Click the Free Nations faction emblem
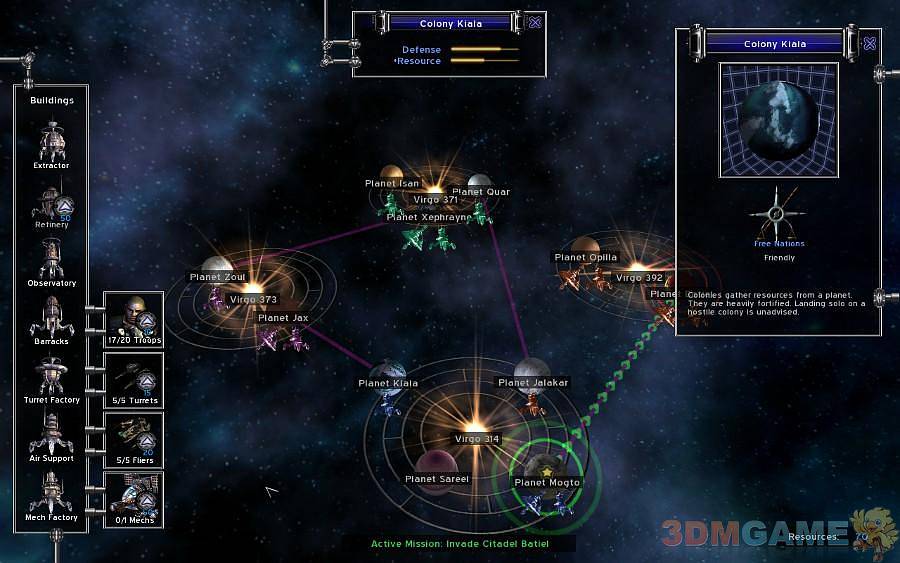The width and height of the screenshot is (900, 563). pos(779,213)
